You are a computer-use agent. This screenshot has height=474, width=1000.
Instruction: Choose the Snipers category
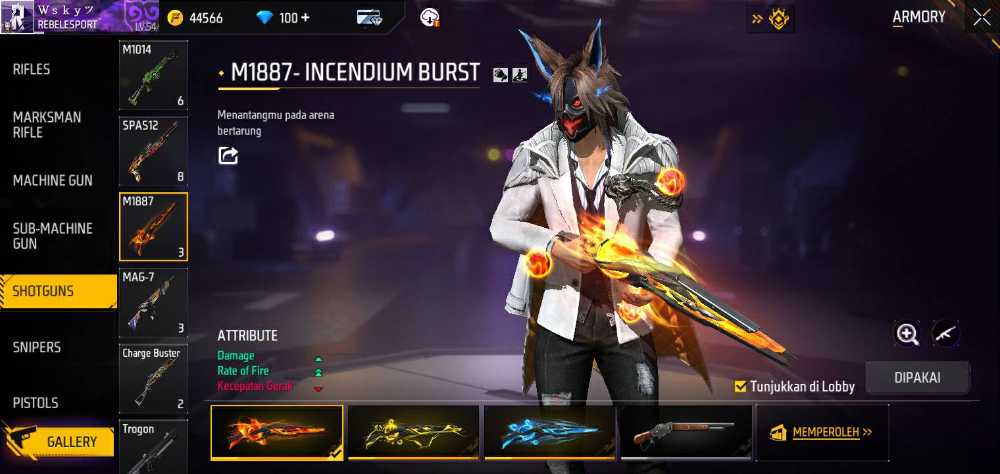tap(37, 347)
